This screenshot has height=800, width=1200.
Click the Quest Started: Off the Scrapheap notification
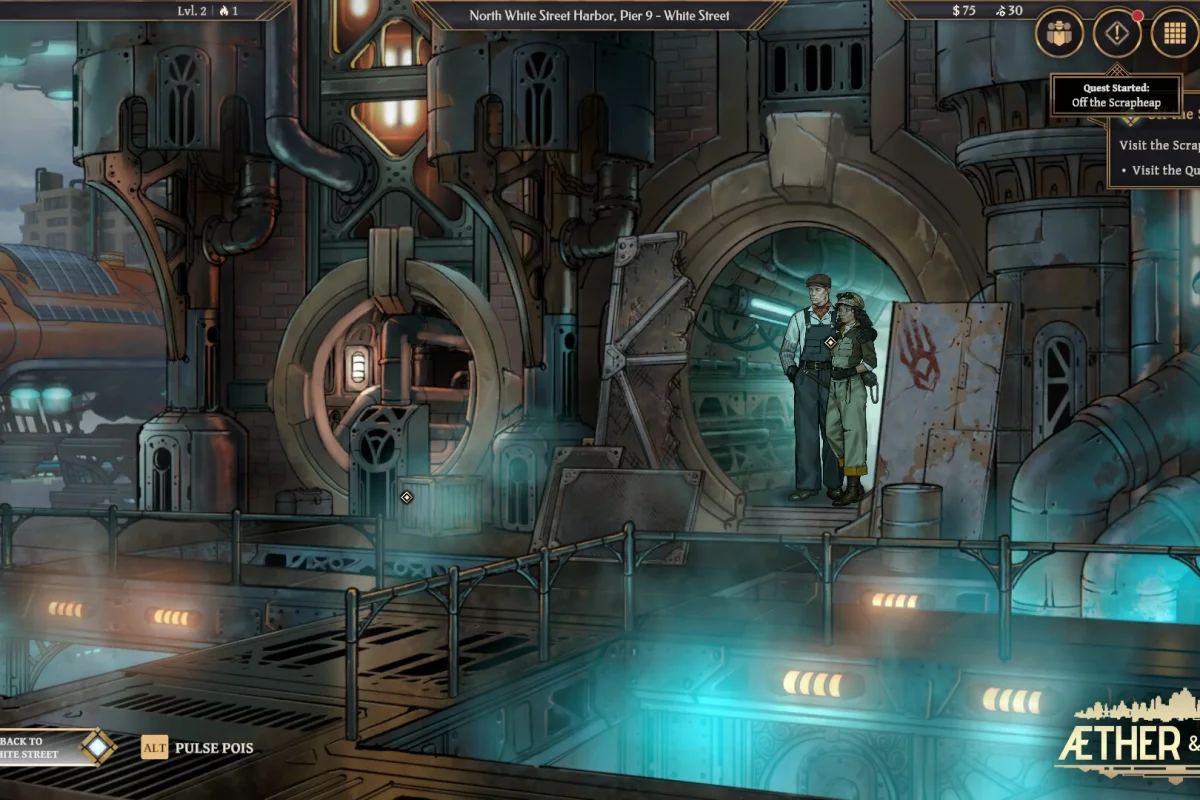(x=1115, y=96)
